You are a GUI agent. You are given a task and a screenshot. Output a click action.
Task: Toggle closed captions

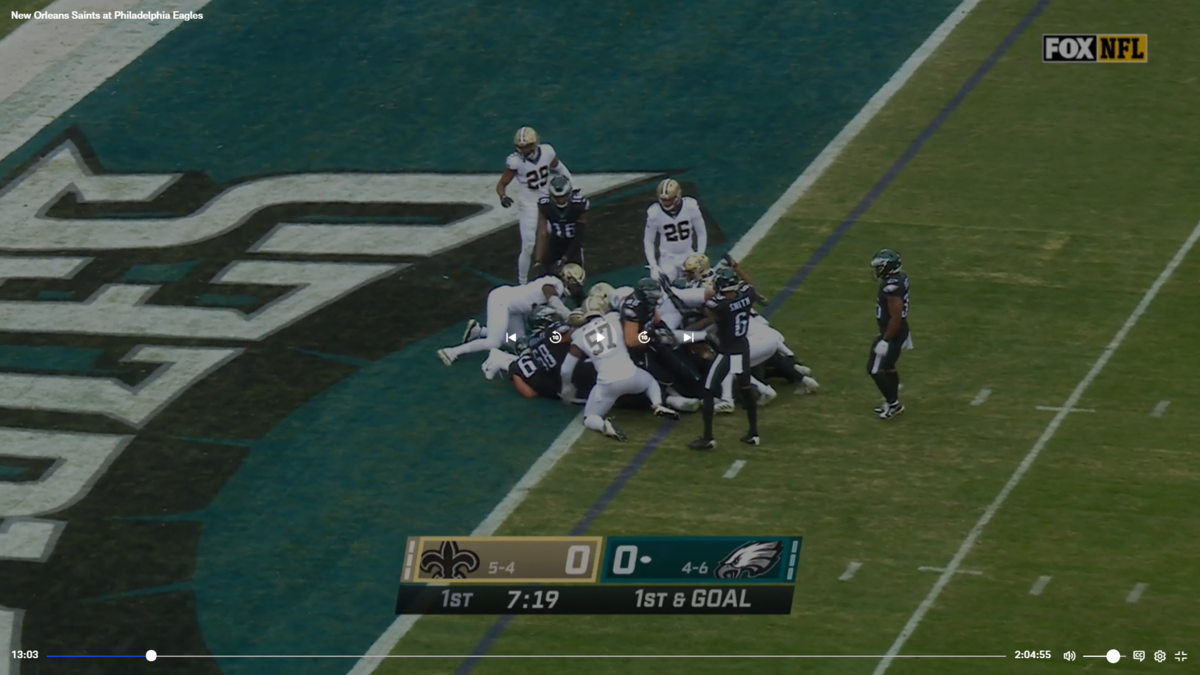(1139, 656)
